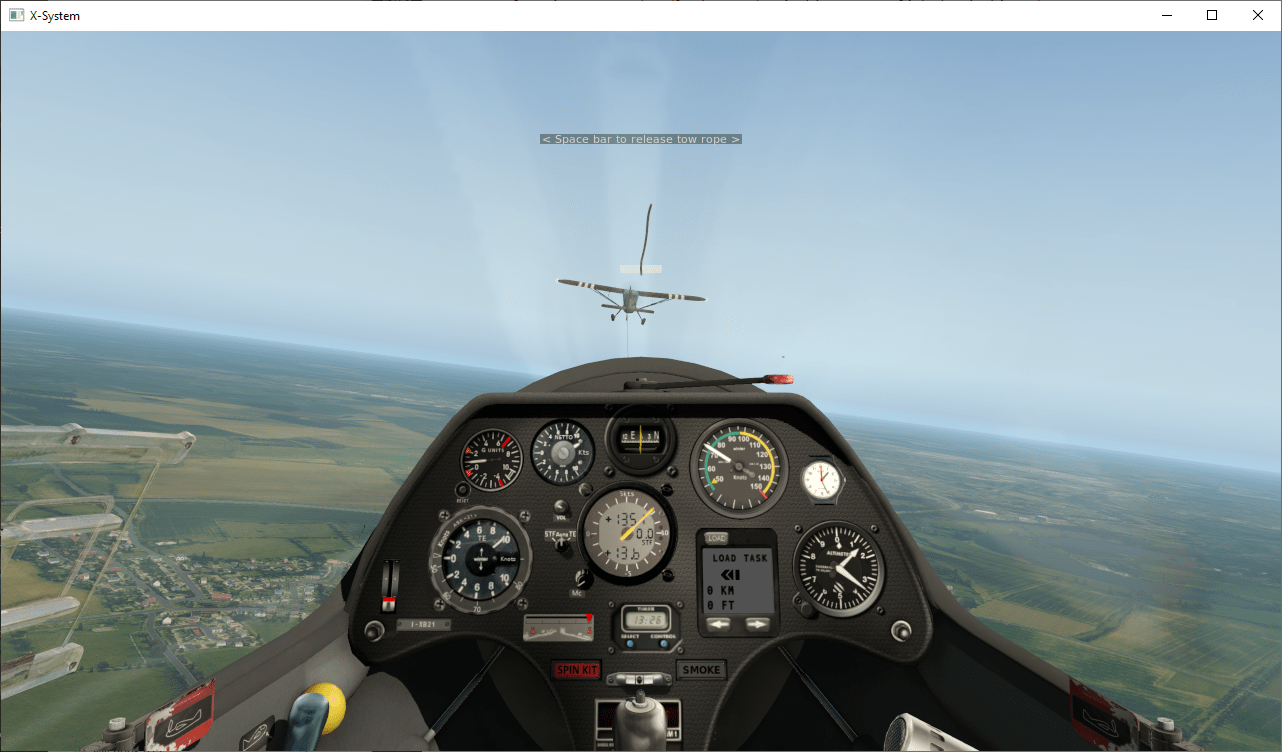The height and width of the screenshot is (752, 1282).
Task: Click the VOL knob on the instrument panel
Action: [559, 507]
